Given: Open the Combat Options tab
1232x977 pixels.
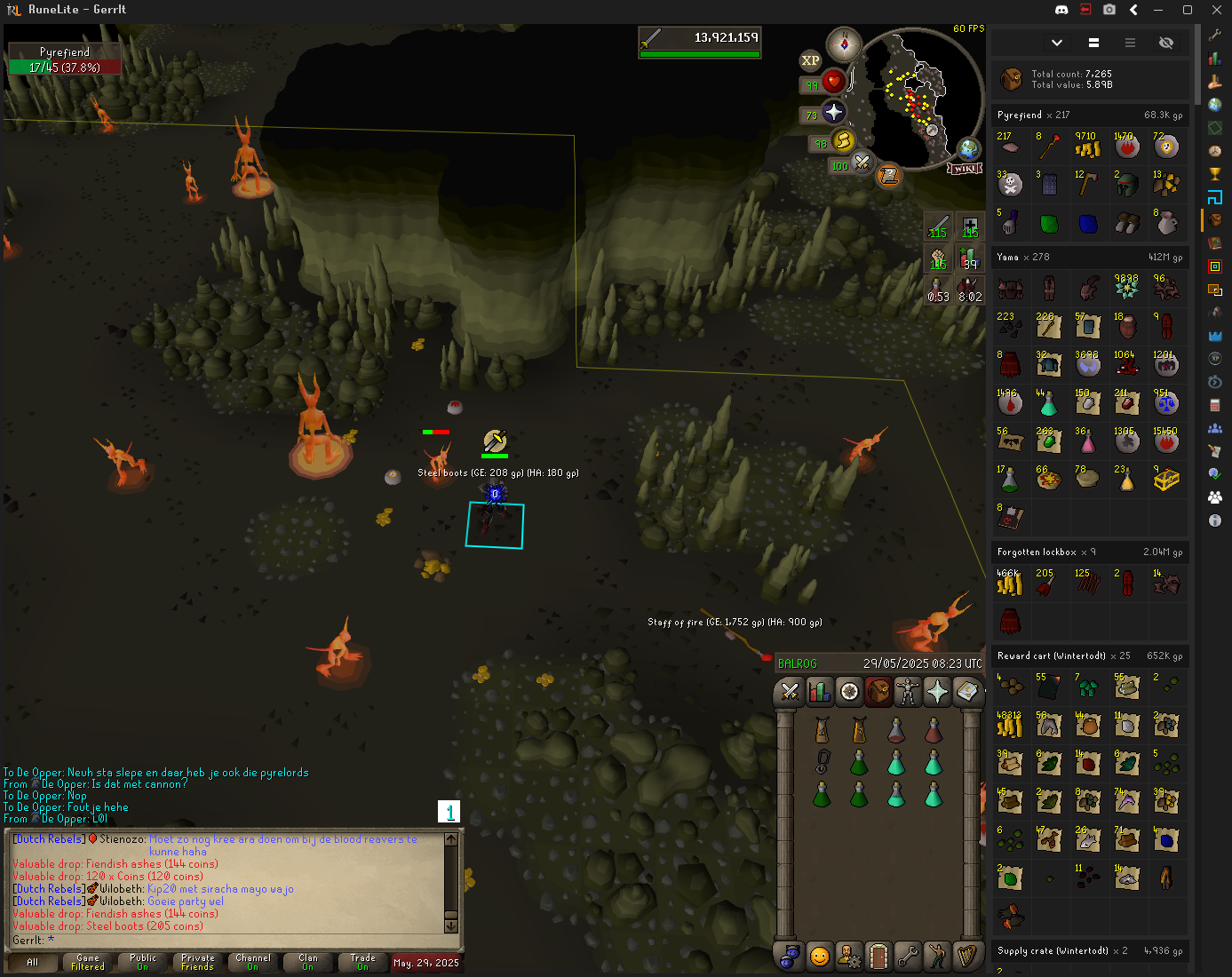Looking at the screenshot, I should pyautogui.click(x=789, y=691).
